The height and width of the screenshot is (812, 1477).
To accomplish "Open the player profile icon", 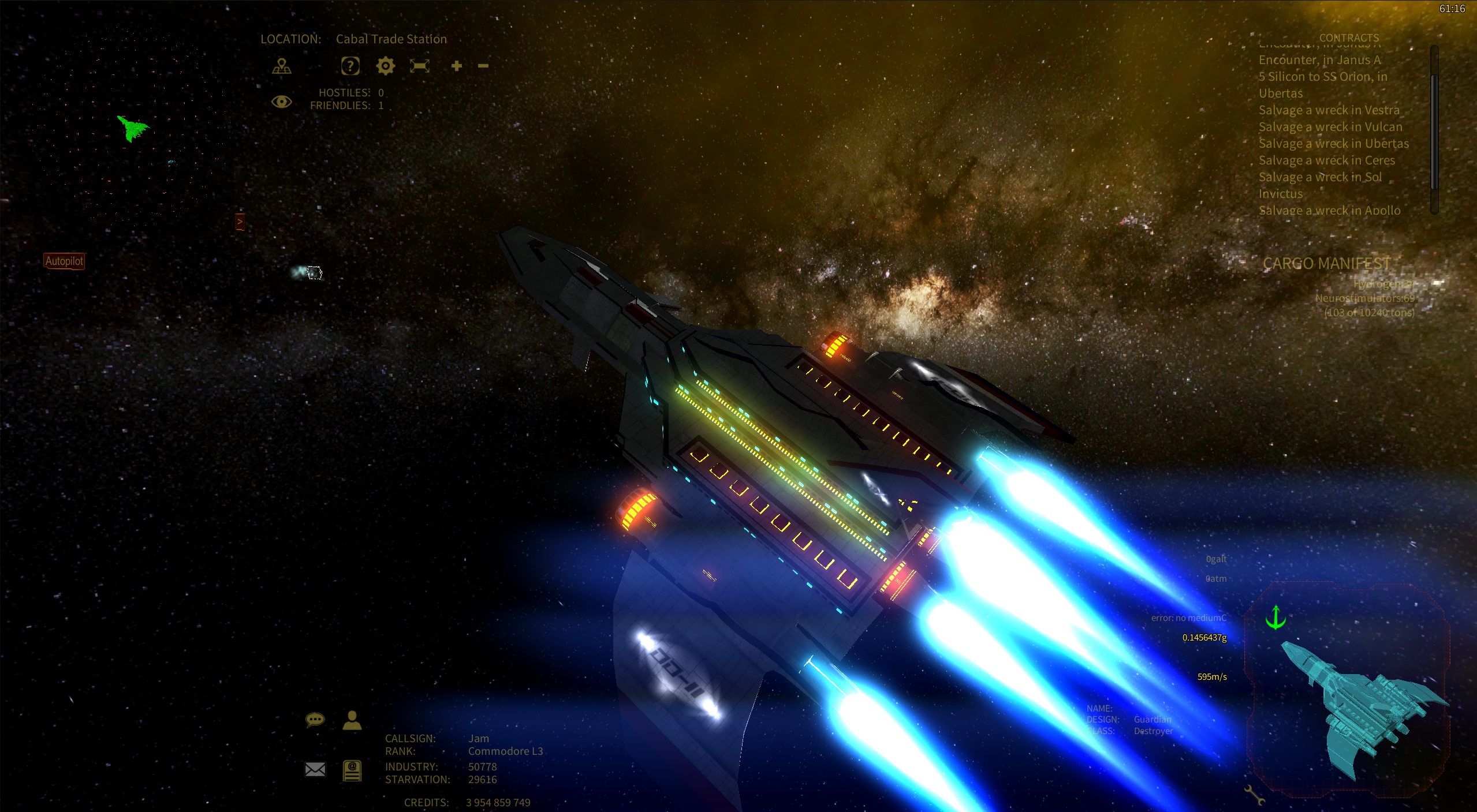I will point(352,720).
